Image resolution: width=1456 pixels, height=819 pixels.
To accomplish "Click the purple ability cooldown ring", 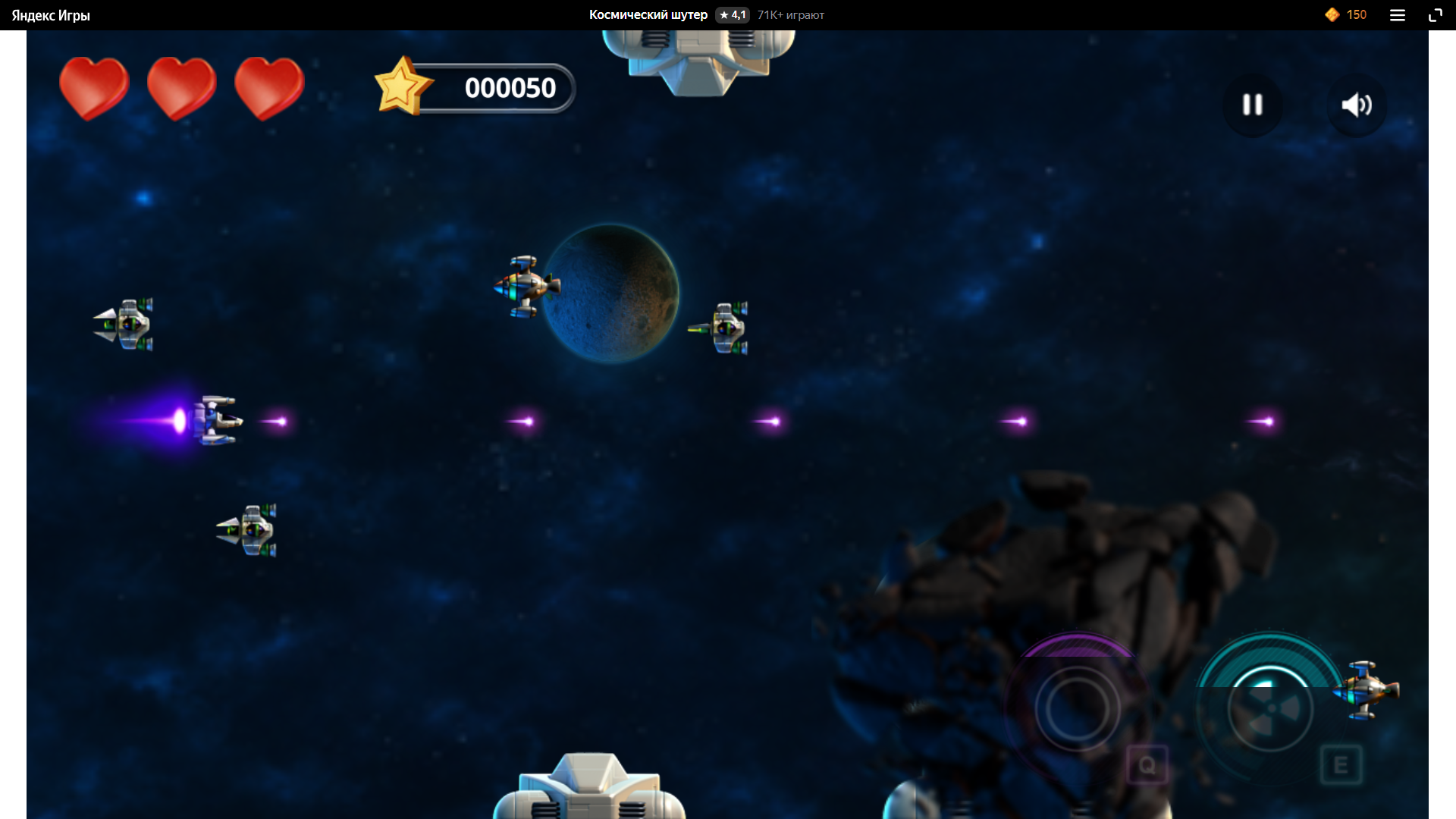I will click(x=1080, y=709).
